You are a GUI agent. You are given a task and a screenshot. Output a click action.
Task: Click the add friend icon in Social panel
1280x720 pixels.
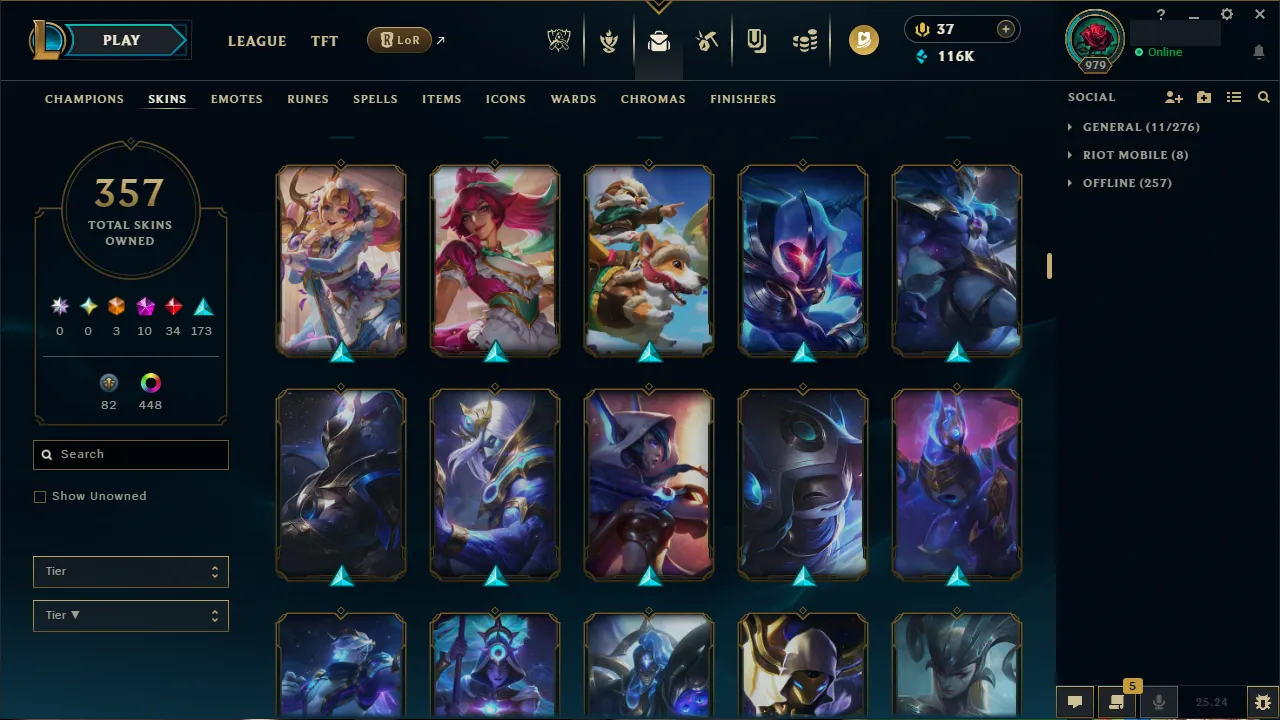pyautogui.click(x=1173, y=97)
